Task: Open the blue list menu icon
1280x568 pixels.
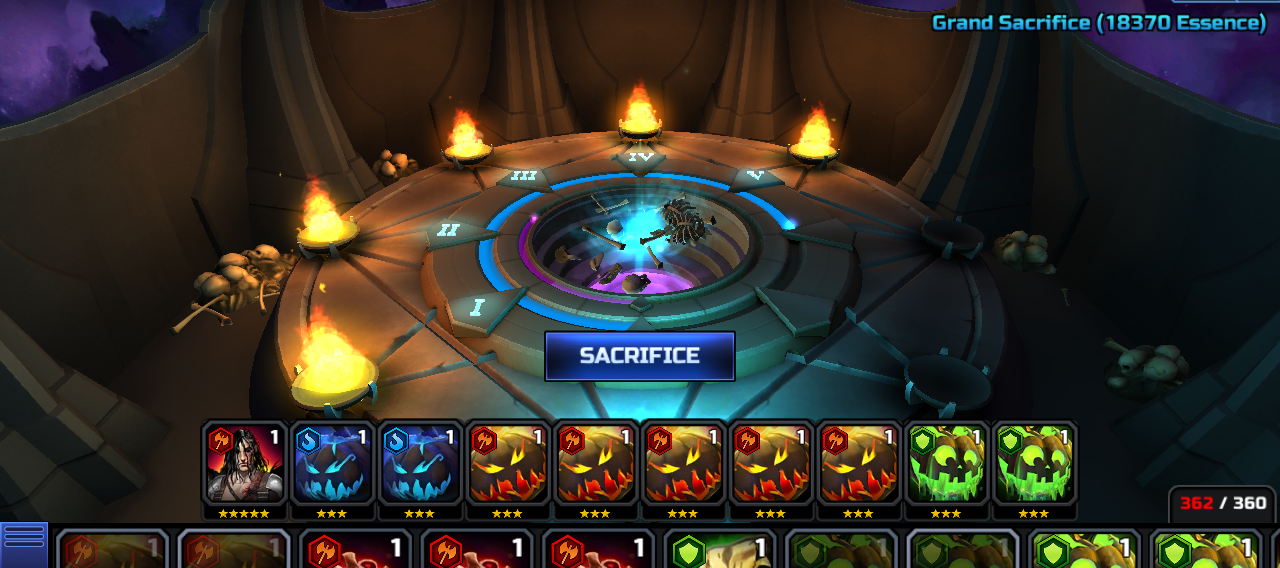Action: click(x=24, y=540)
